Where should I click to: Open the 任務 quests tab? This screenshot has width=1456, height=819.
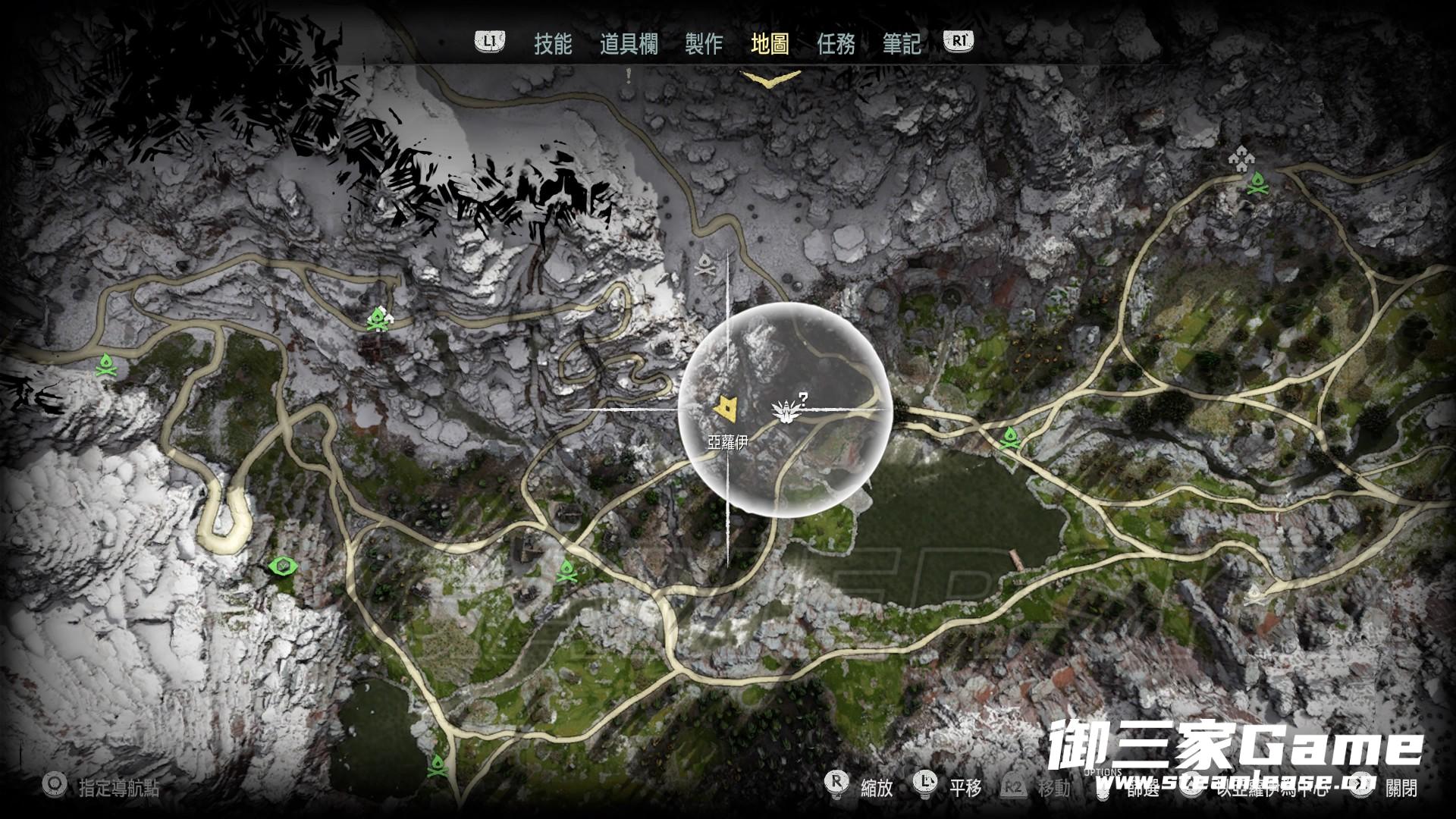(x=836, y=44)
